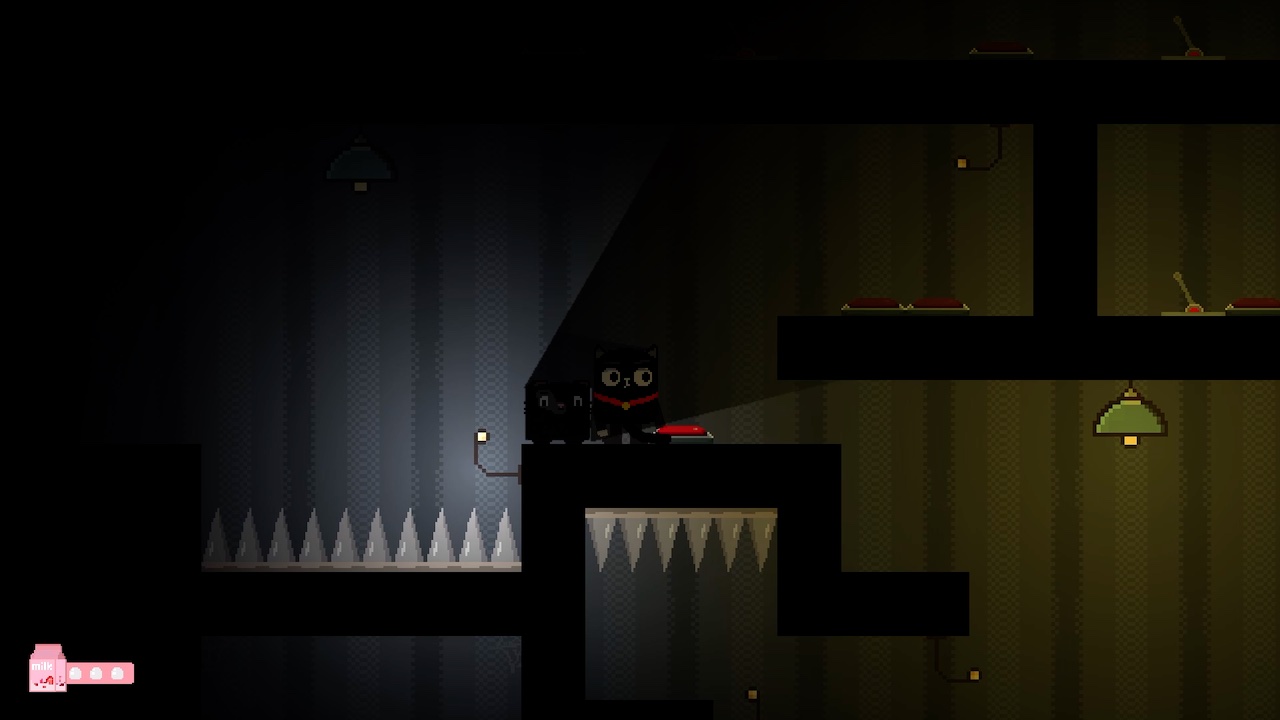Click the green dome lamp on right
The height and width of the screenshot is (720, 1280).
(x=1130, y=420)
